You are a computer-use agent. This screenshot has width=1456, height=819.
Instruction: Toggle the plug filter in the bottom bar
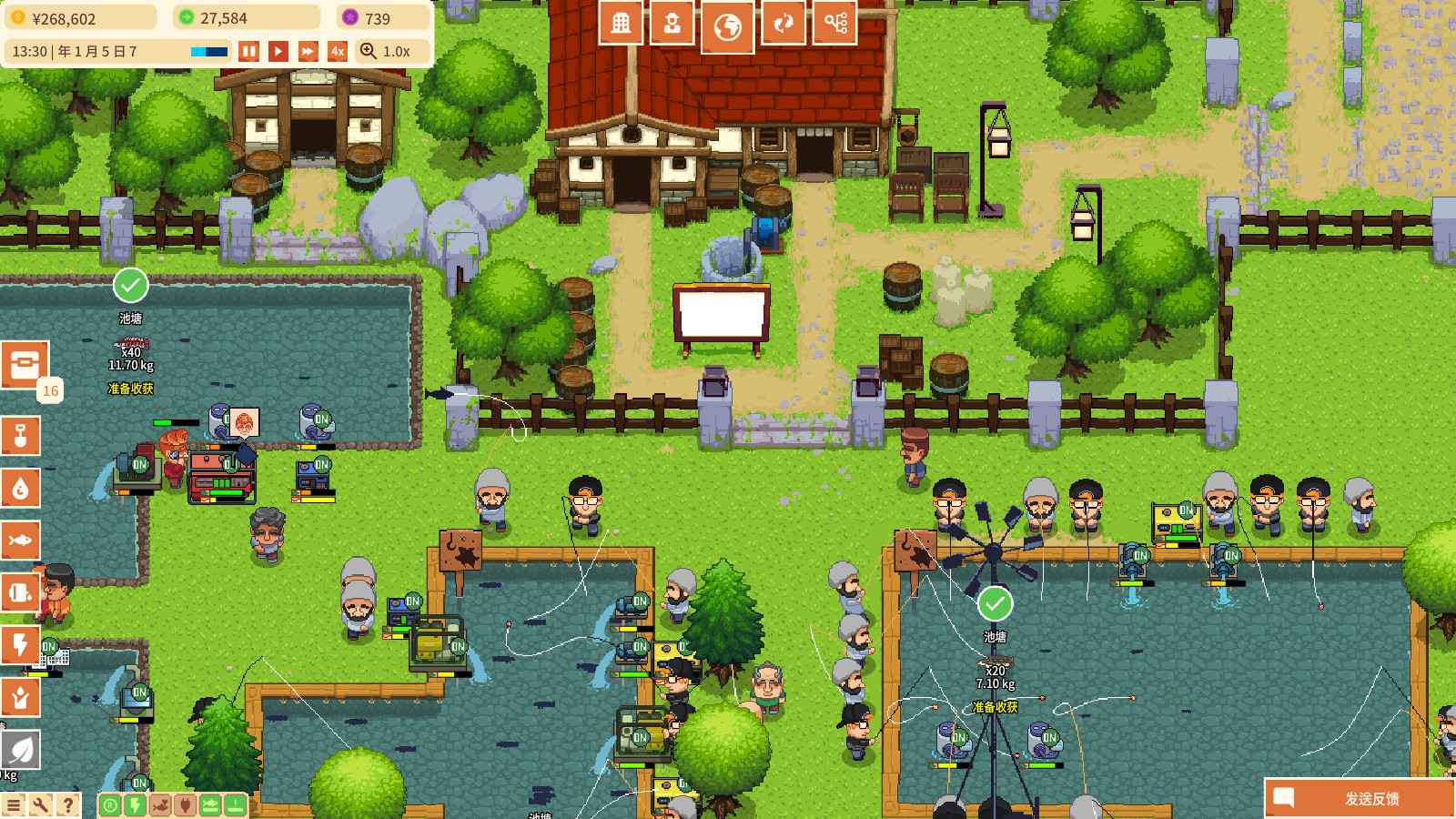[x=186, y=804]
